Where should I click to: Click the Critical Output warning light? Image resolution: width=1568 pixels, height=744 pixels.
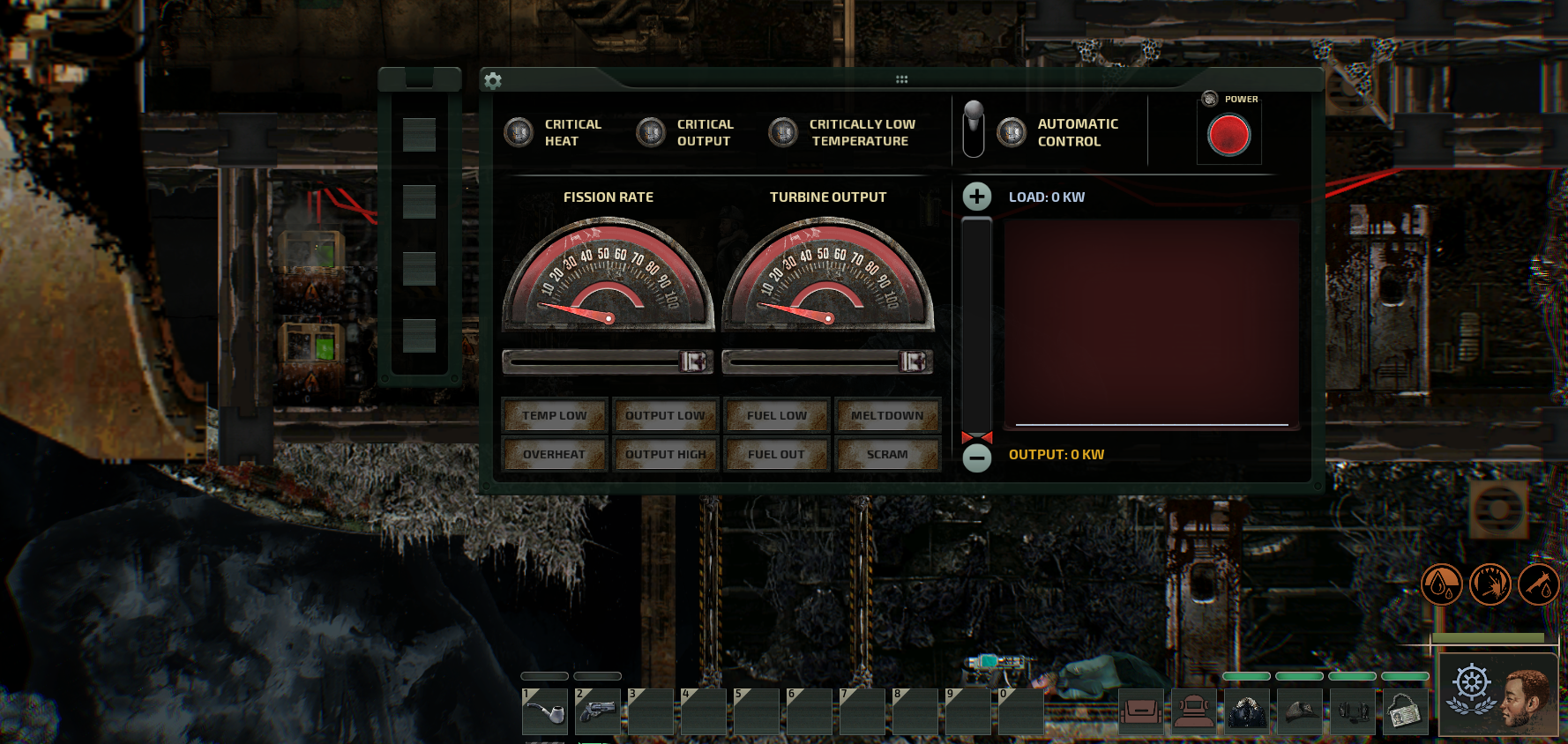click(651, 132)
